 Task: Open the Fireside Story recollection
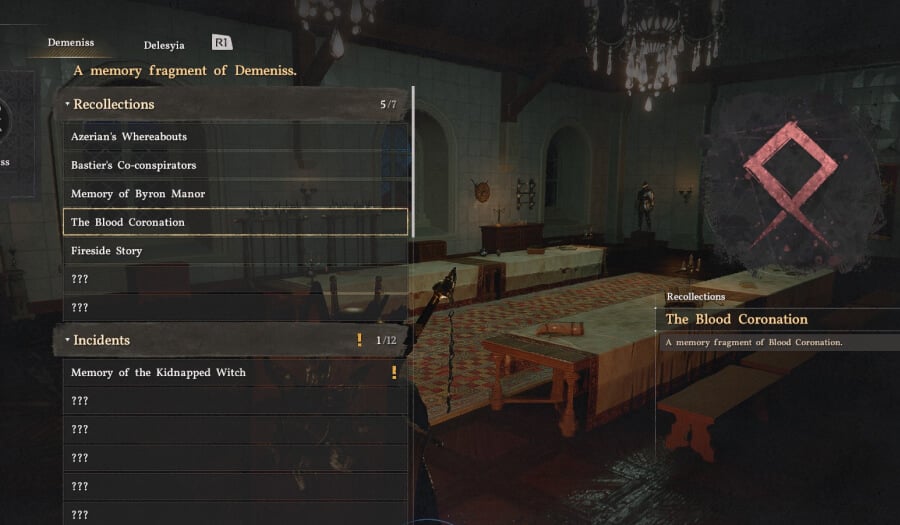(x=107, y=250)
